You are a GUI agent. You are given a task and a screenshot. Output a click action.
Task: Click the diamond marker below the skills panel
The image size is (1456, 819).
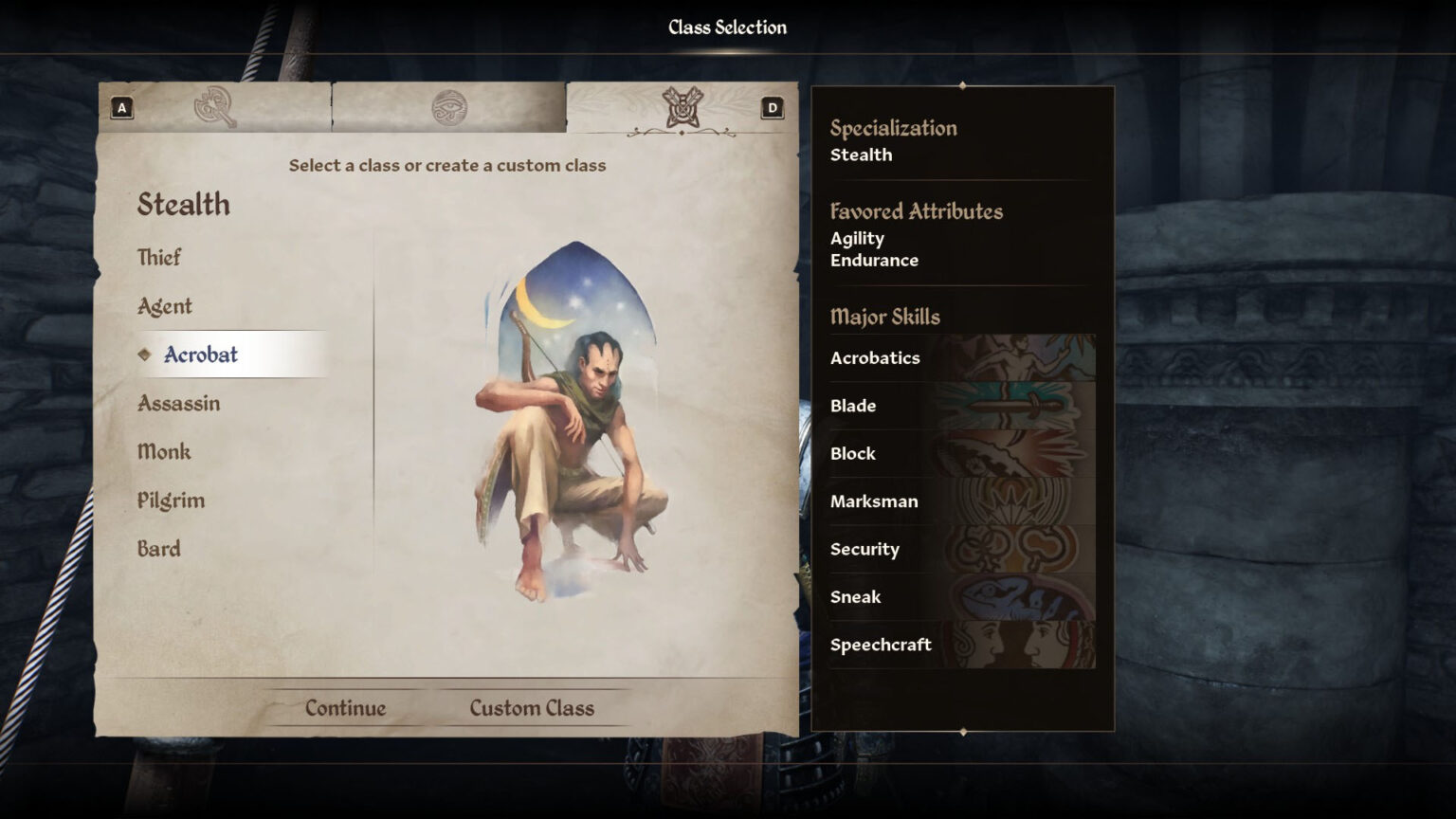point(963,731)
